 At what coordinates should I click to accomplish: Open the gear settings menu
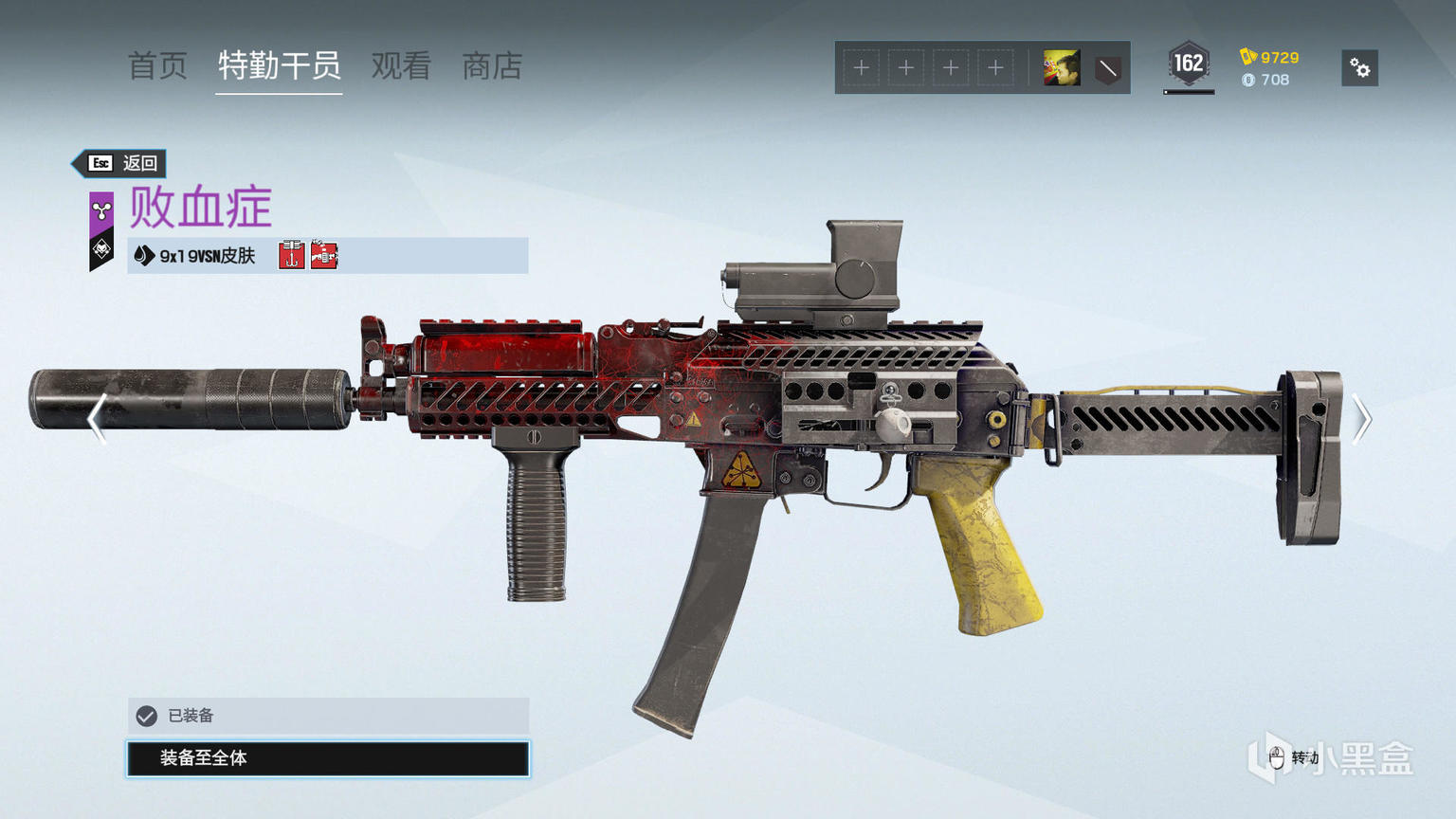(x=1359, y=68)
